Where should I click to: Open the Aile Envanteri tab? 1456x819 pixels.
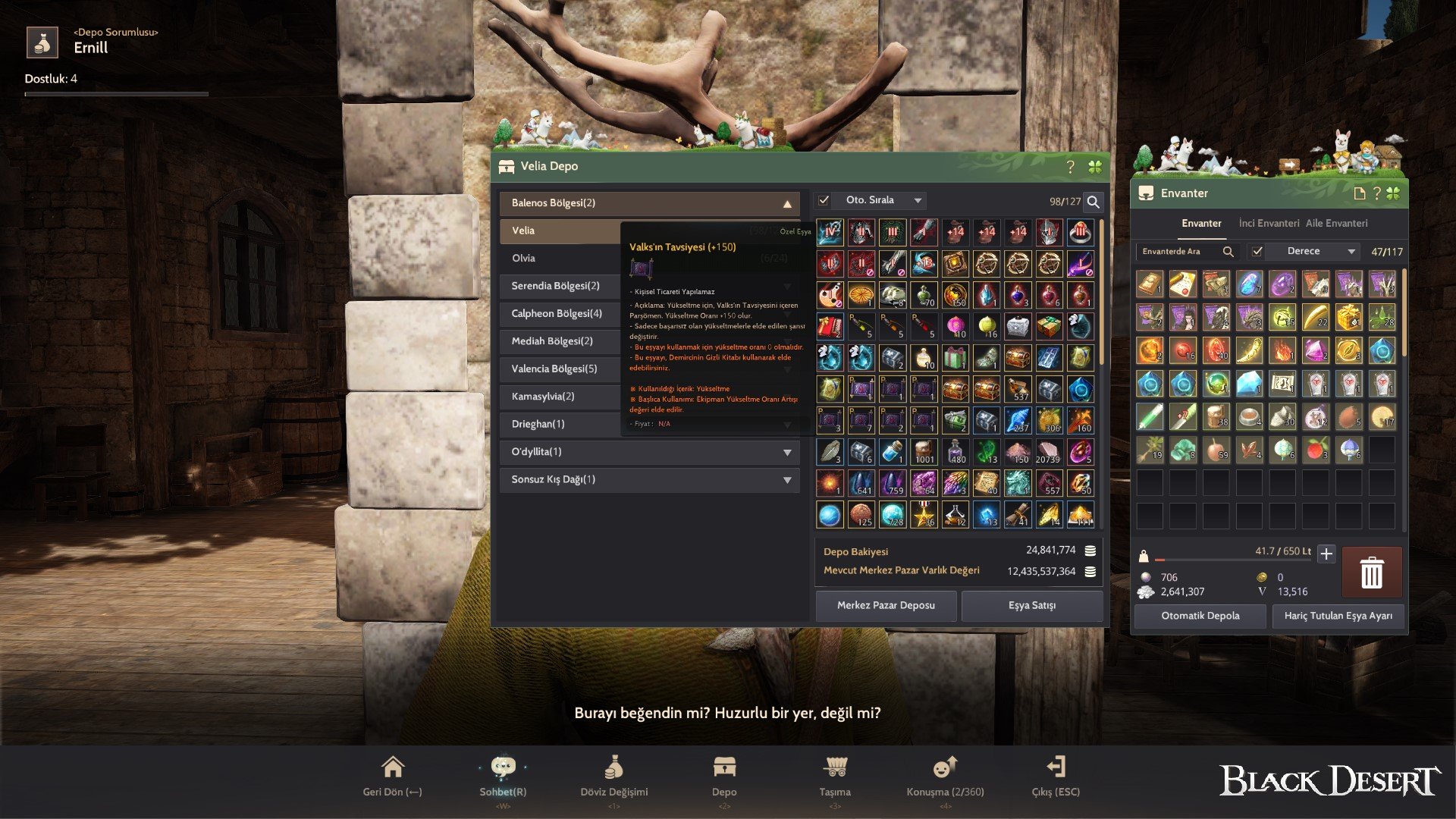1338,223
